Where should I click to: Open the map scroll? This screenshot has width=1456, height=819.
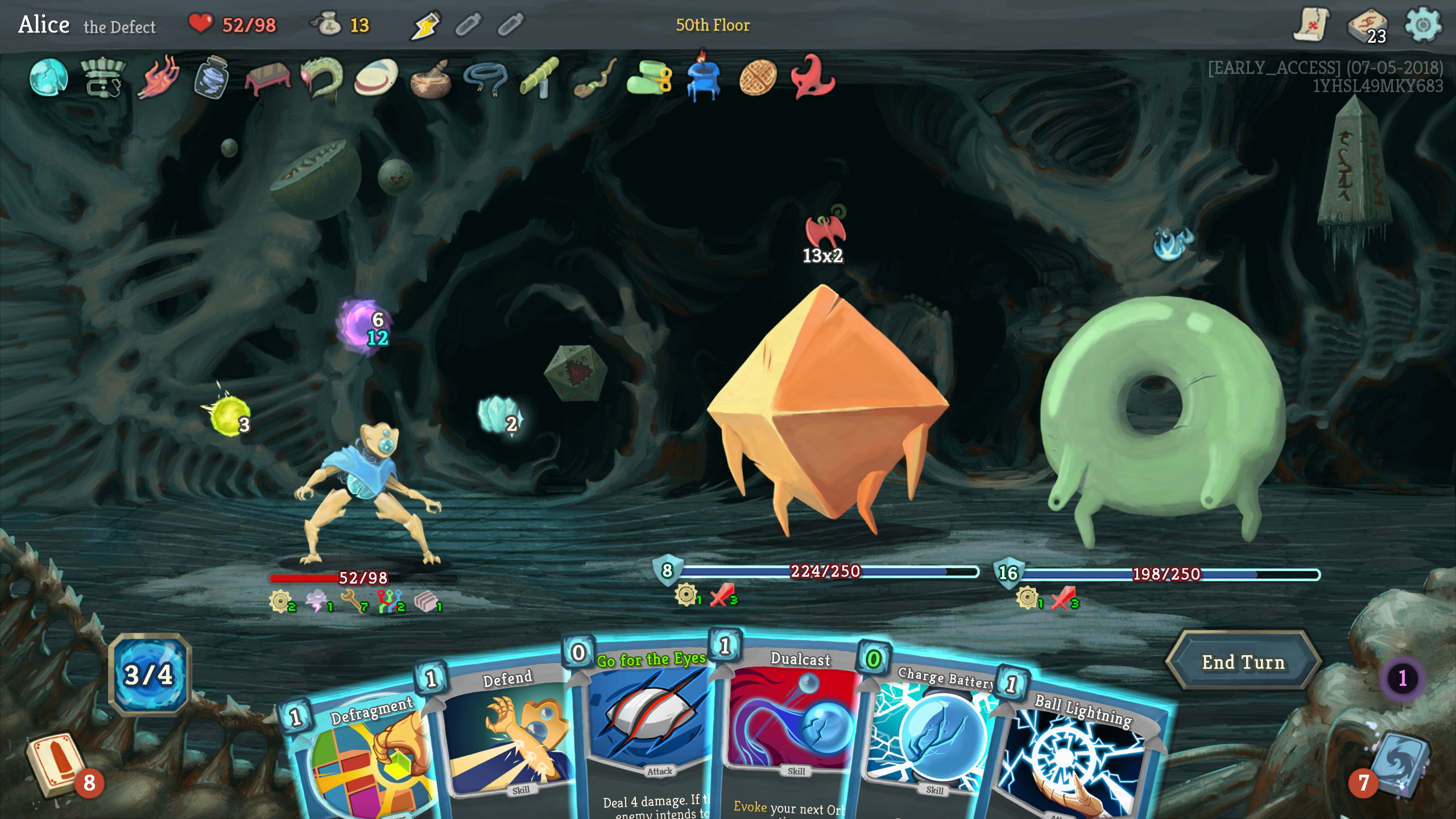[1310, 25]
